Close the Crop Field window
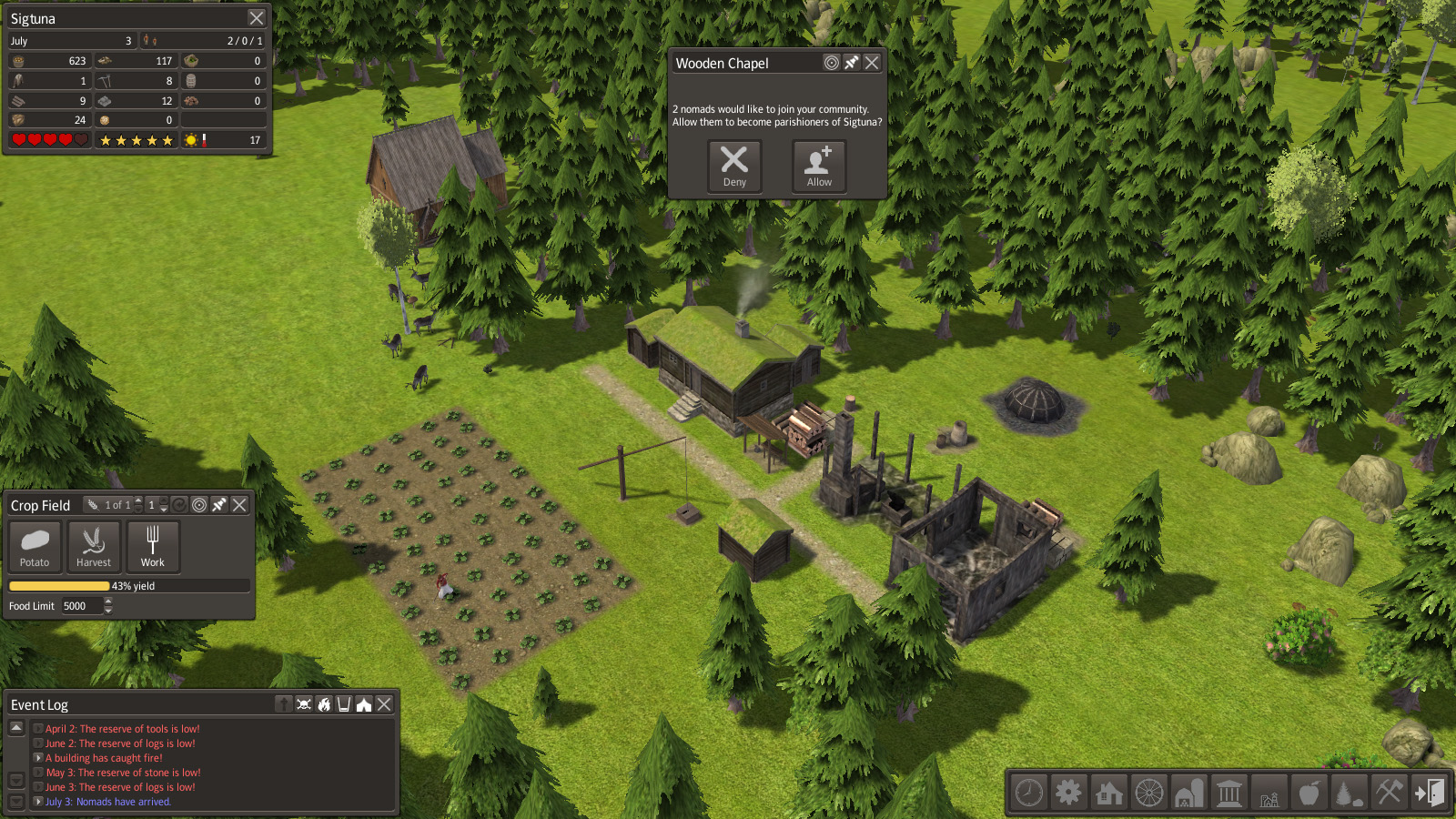 (x=239, y=505)
